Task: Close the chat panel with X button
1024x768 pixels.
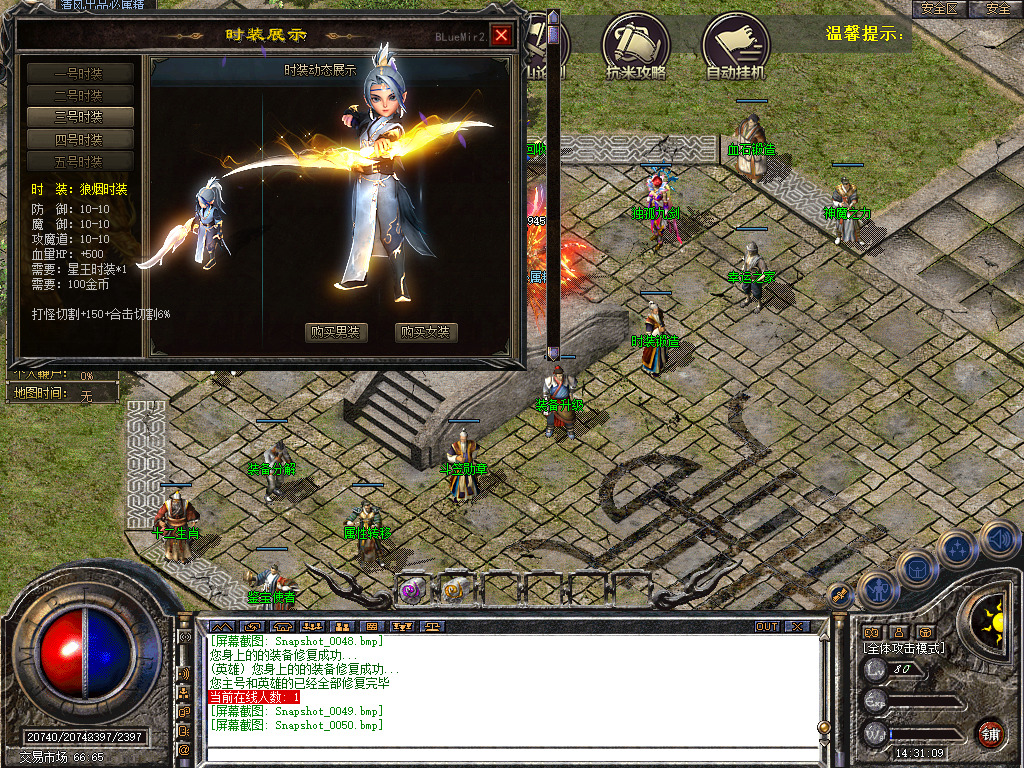Action: 797,627
